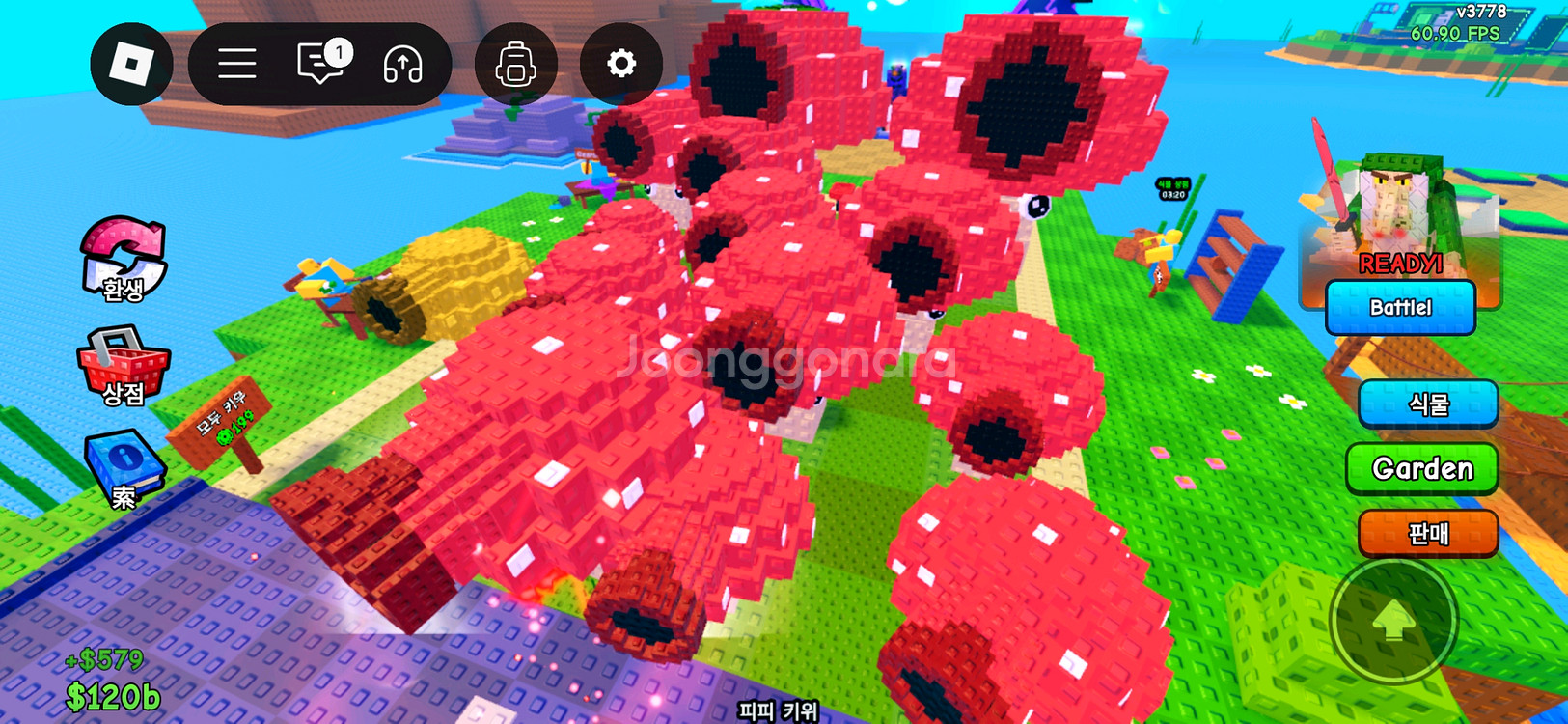
Task: Open the Roblox logo menu
Action: pyautogui.click(x=131, y=65)
